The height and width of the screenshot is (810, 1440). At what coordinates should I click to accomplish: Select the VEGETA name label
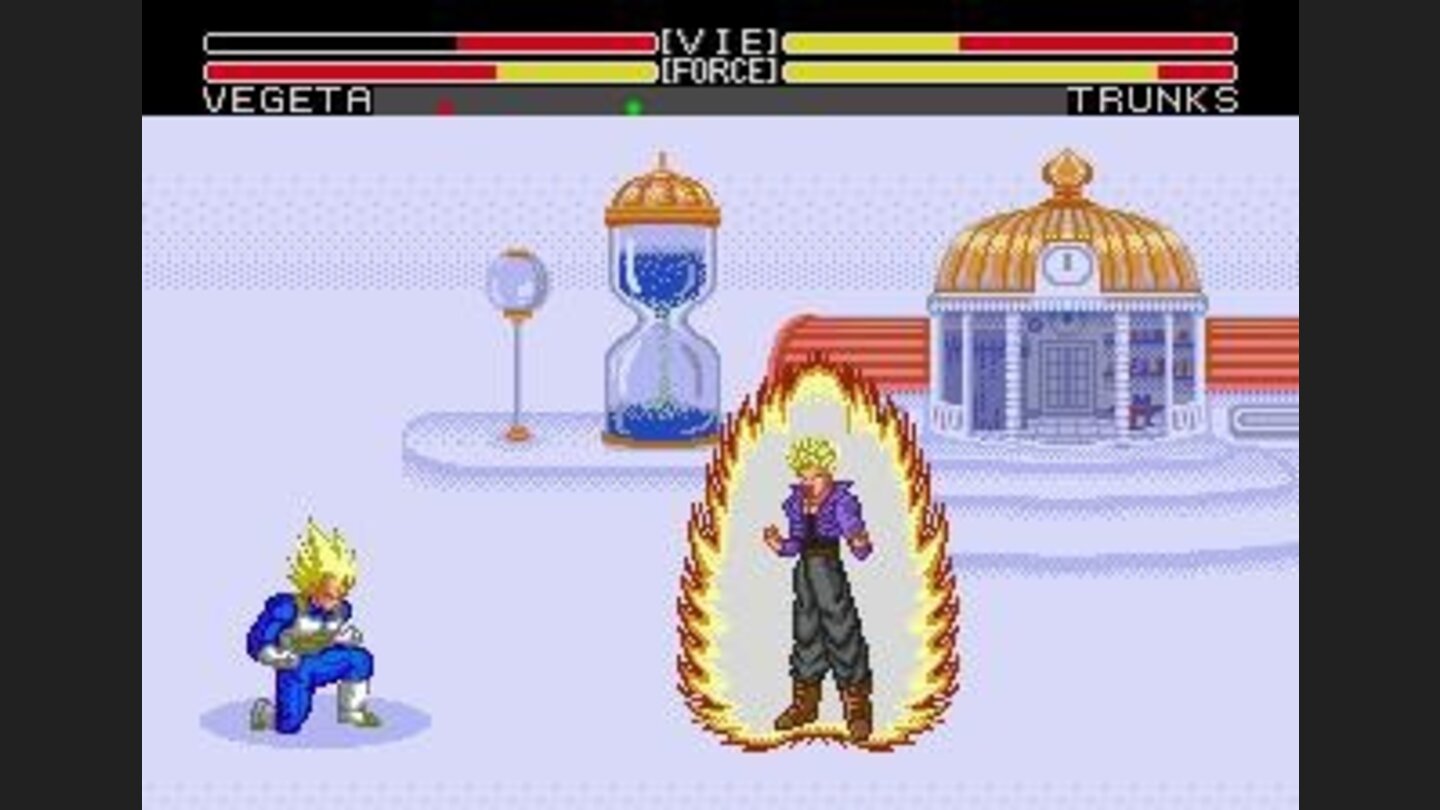[x=287, y=100]
